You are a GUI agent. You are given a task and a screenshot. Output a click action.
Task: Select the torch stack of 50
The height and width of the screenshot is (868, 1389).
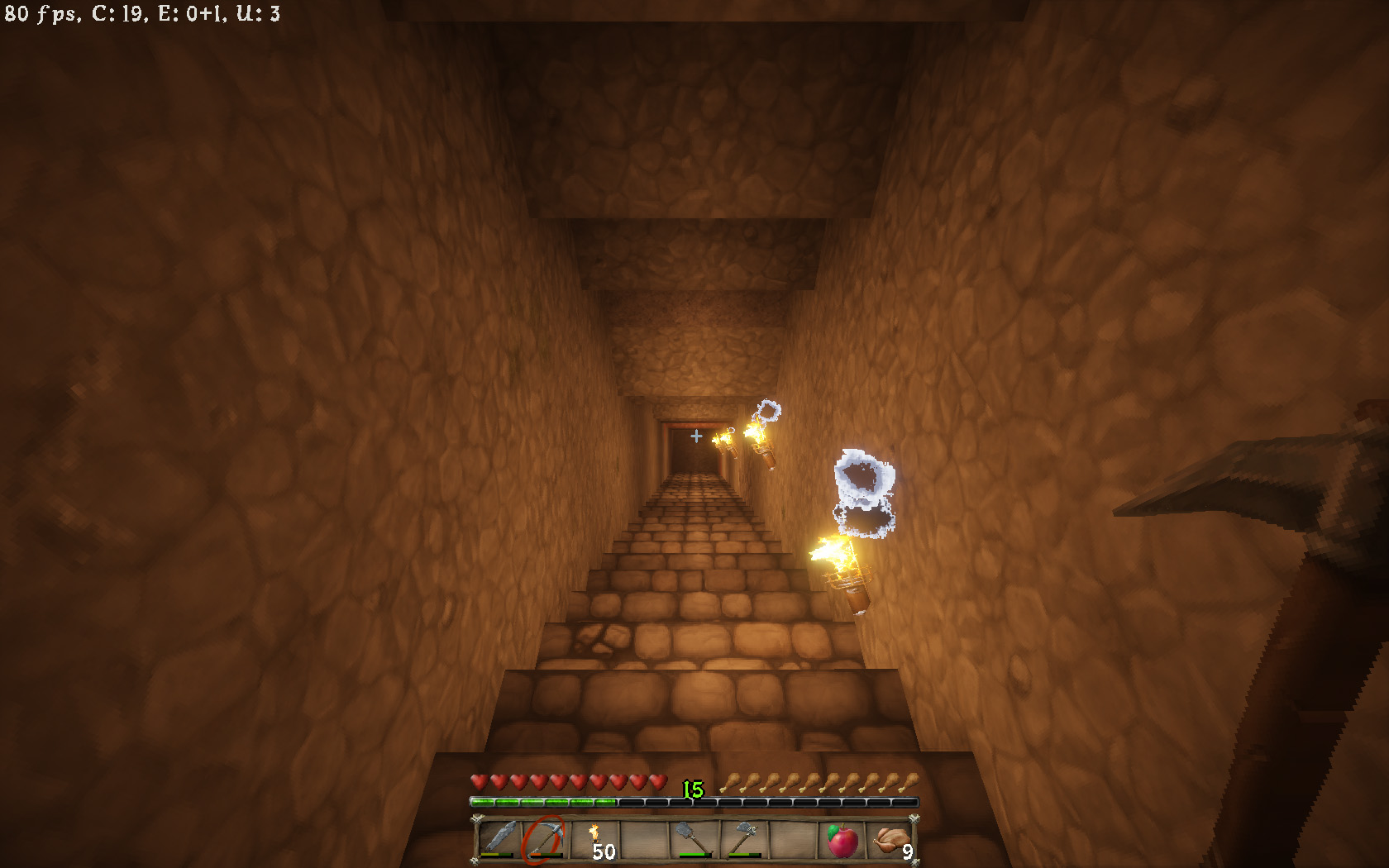pos(597,840)
